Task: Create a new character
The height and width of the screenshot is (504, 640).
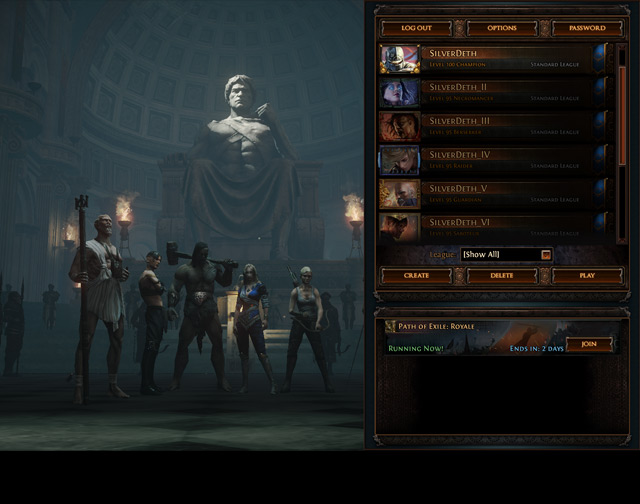Action: (x=416, y=275)
